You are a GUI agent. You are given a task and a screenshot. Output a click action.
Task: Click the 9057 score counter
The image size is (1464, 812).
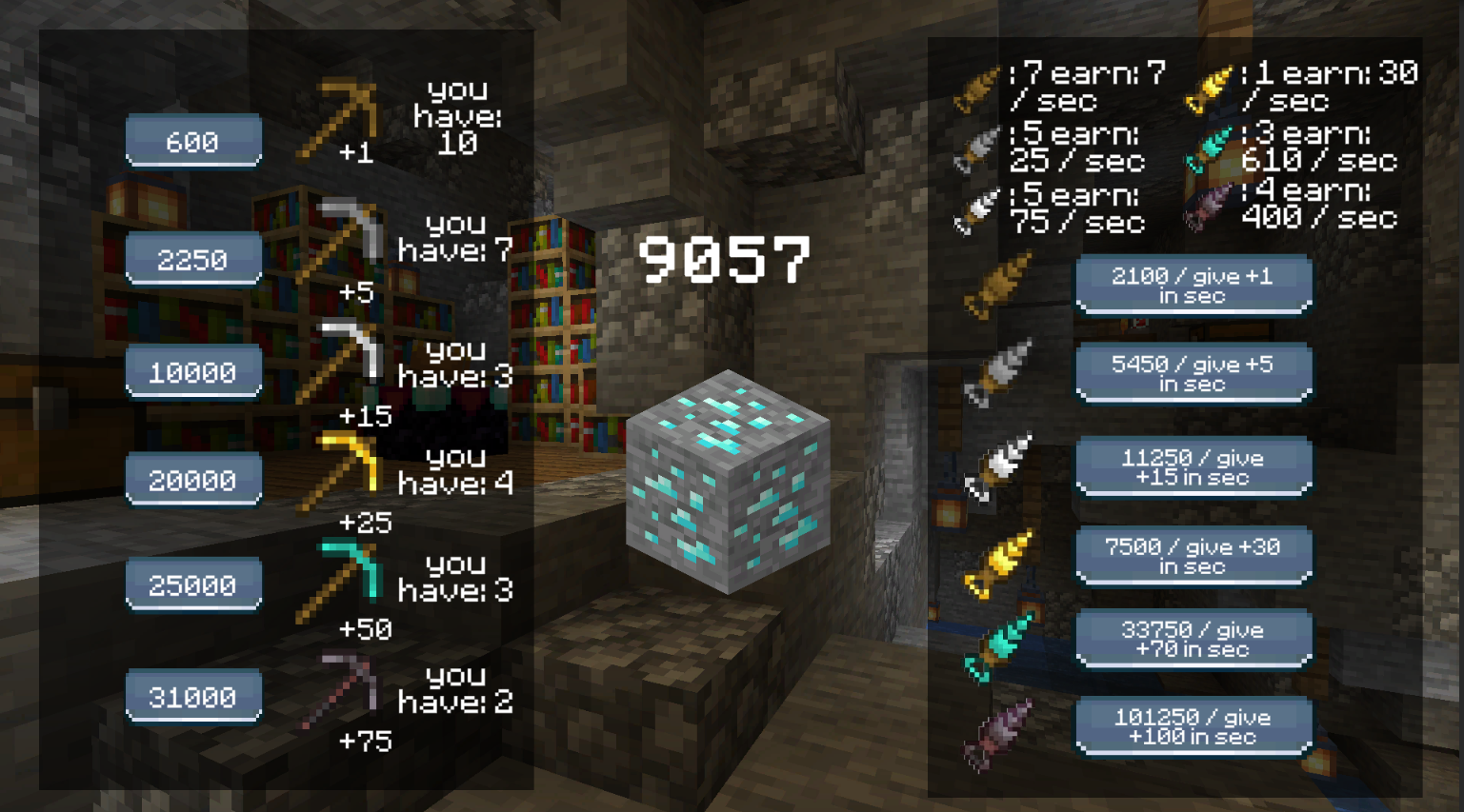click(728, 258)
